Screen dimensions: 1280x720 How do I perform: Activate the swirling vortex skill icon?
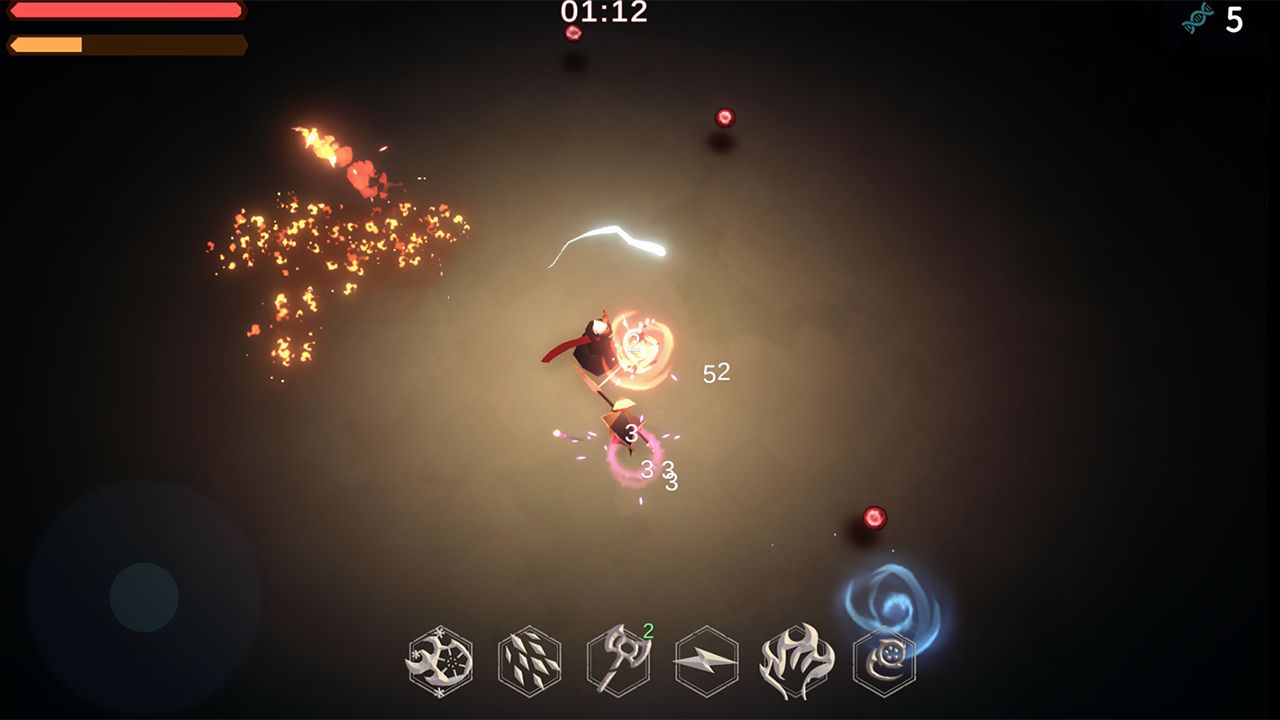[884, 661]
